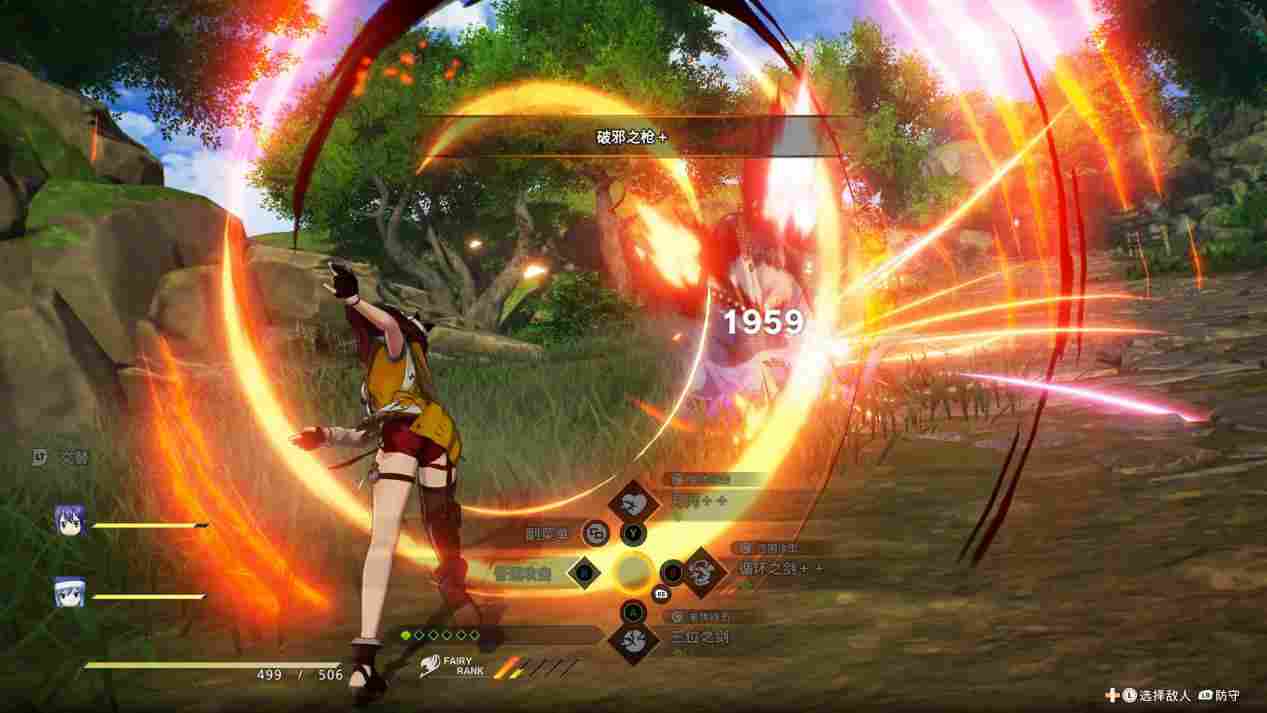Image resolution: width=1267 pixels, height=713 pixels.
Task: Select the dark-blue-haired party member portrait
Action: pyautogui.click(x=69, y=519)
